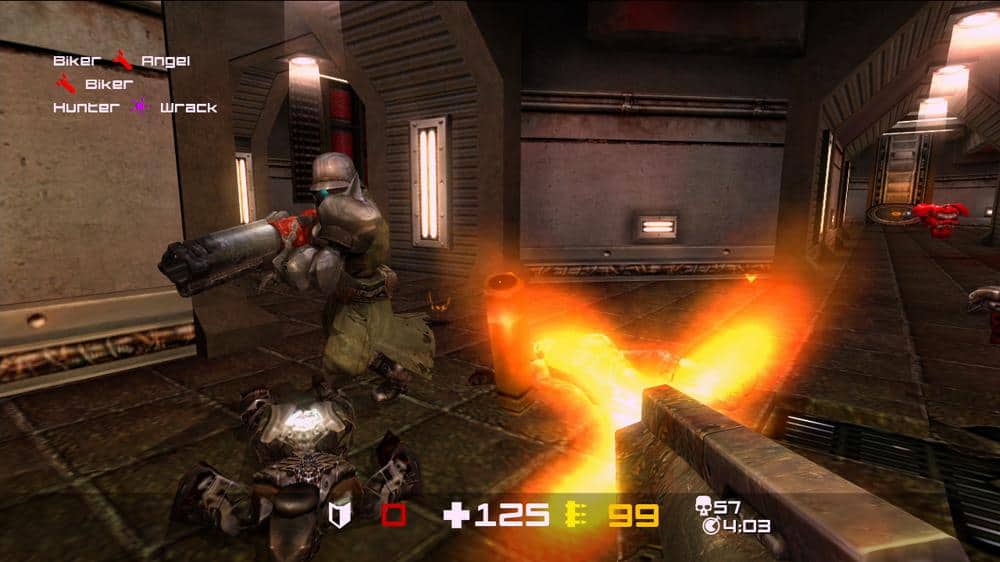
Task: Choose the Biker and Angel kill feed entry
Action: pyautogui.click(x=122, y=61)
